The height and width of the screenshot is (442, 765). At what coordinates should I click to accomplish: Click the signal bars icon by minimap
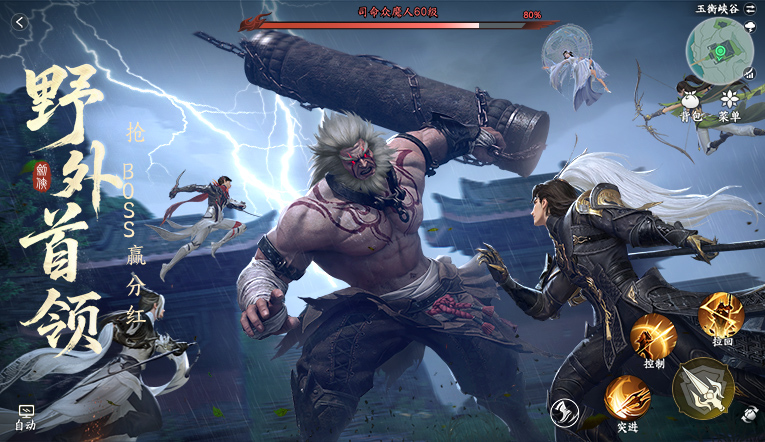(x=747, y=73)
